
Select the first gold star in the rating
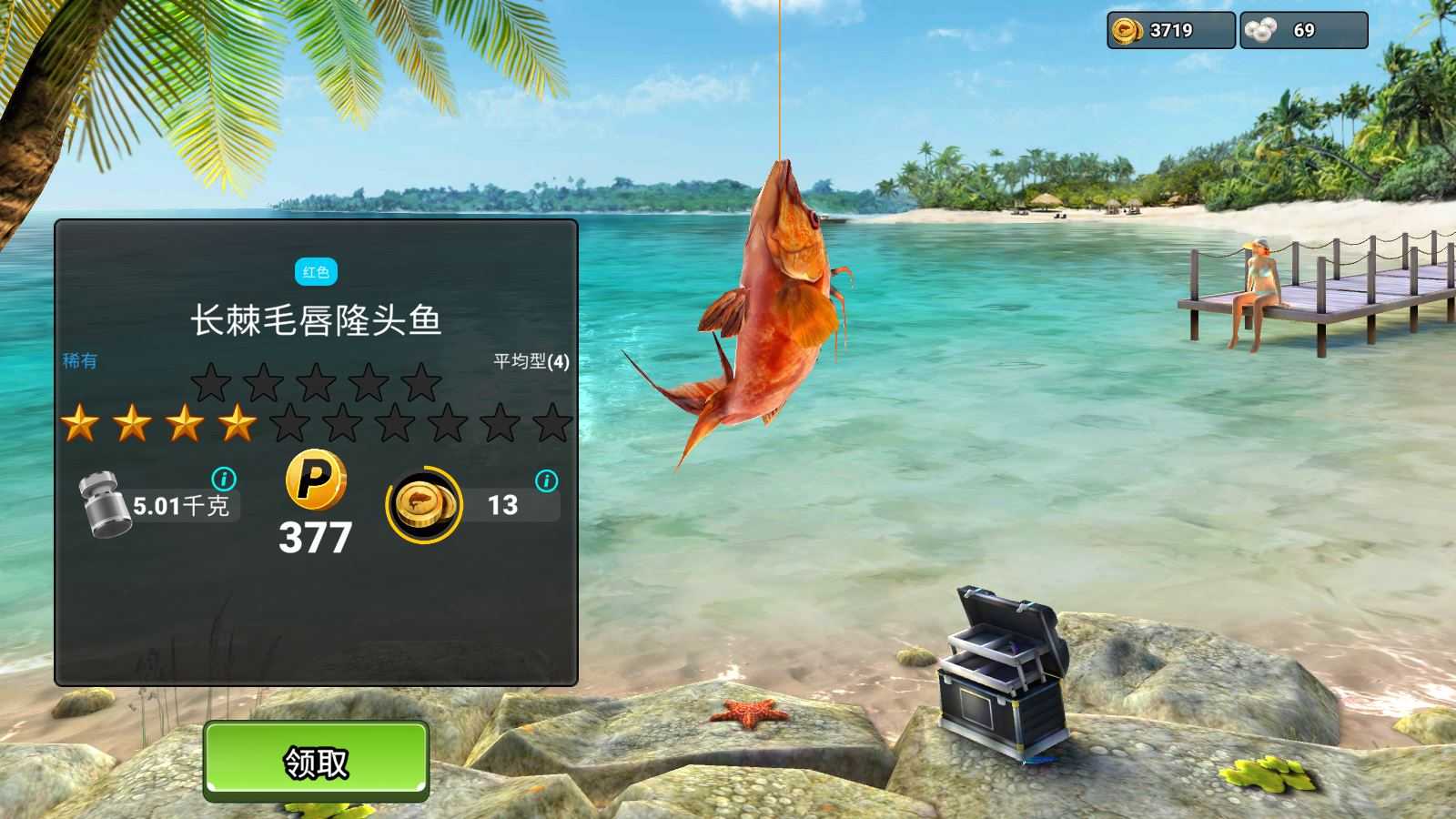[x=80, y=423]
